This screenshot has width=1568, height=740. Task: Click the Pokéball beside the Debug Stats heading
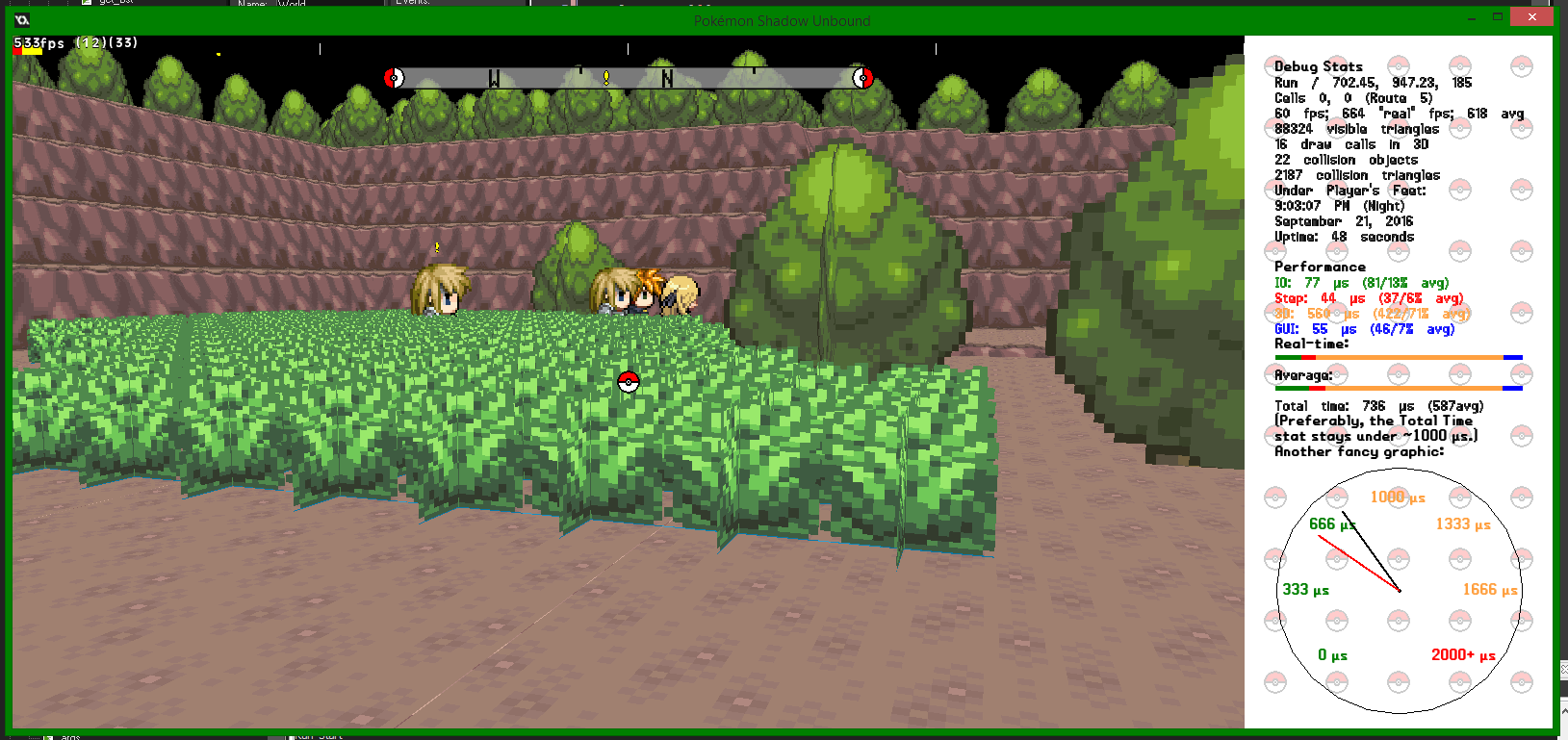1274,65
